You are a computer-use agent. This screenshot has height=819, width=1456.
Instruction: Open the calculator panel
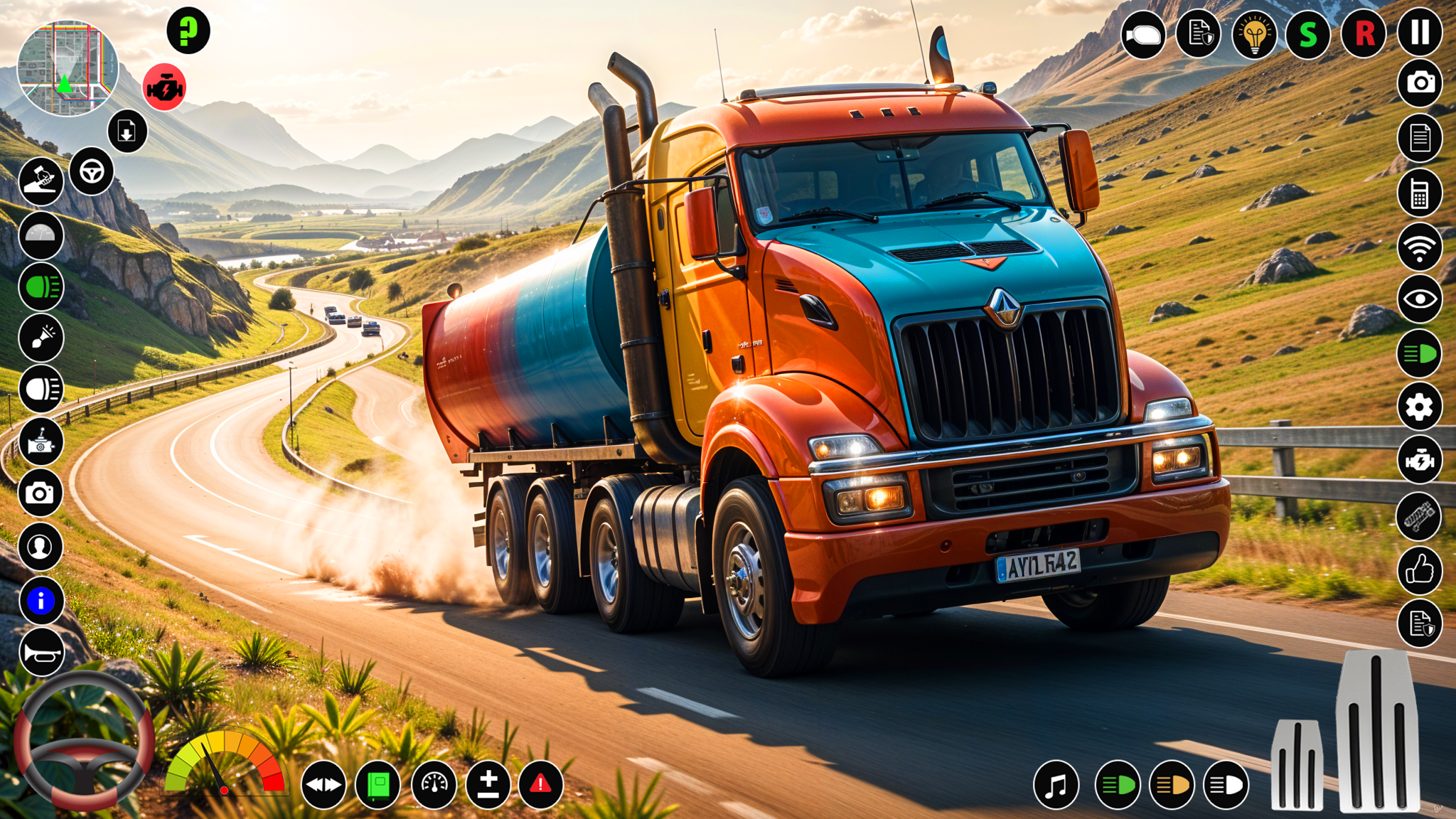[1420, 191]
